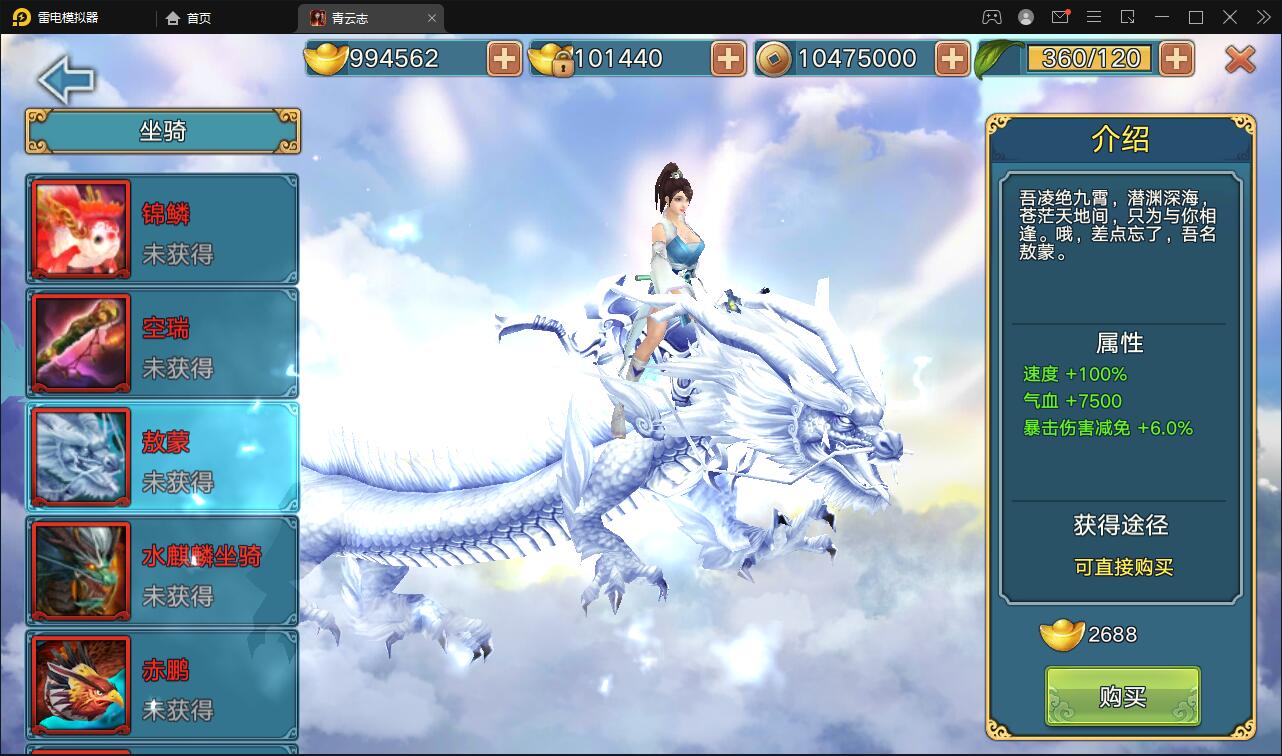Select the 敖蒙 dragon mount

[x=162, y=458]
